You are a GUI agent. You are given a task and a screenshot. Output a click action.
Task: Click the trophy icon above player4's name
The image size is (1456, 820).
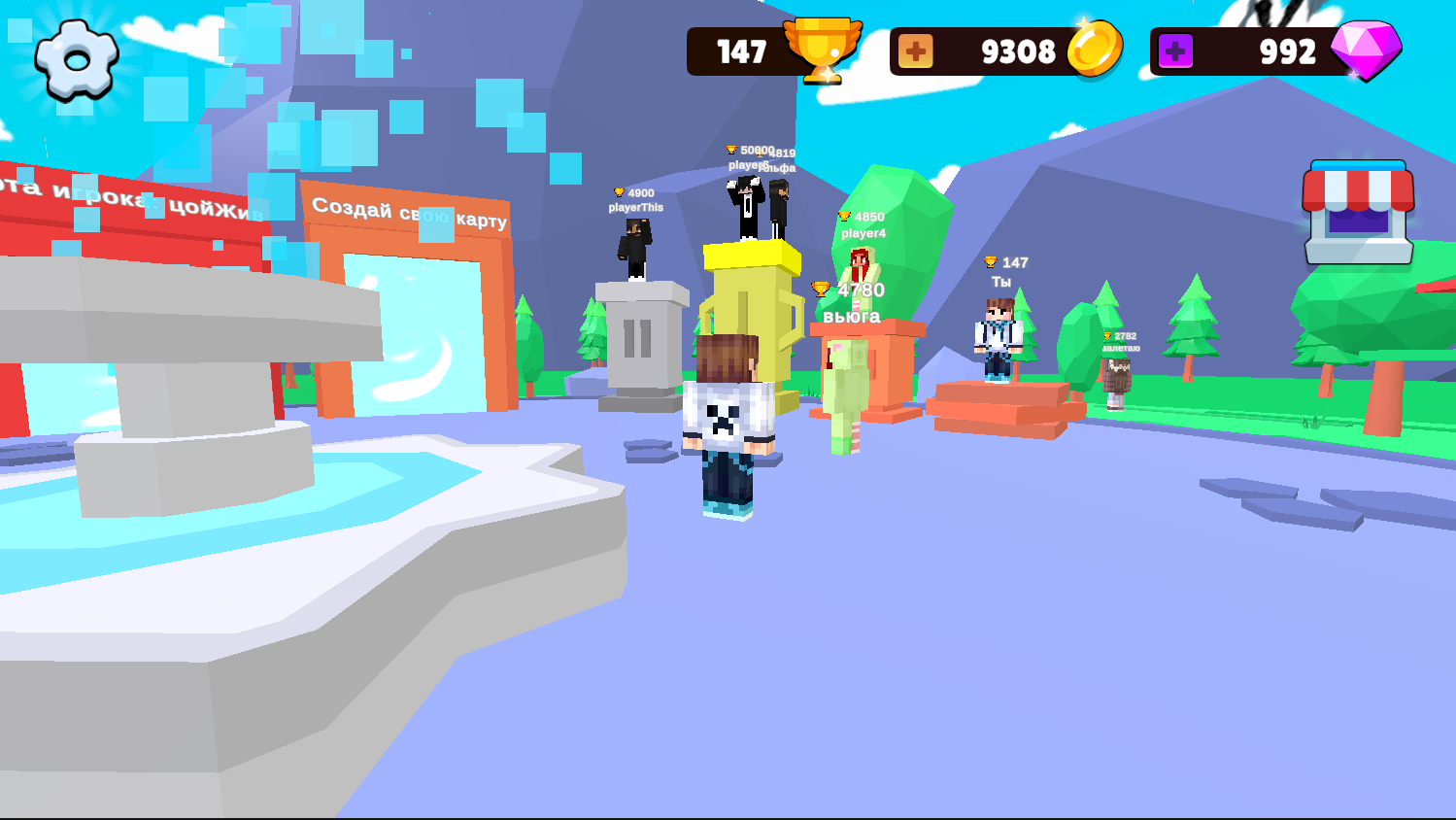pos(844,216)
